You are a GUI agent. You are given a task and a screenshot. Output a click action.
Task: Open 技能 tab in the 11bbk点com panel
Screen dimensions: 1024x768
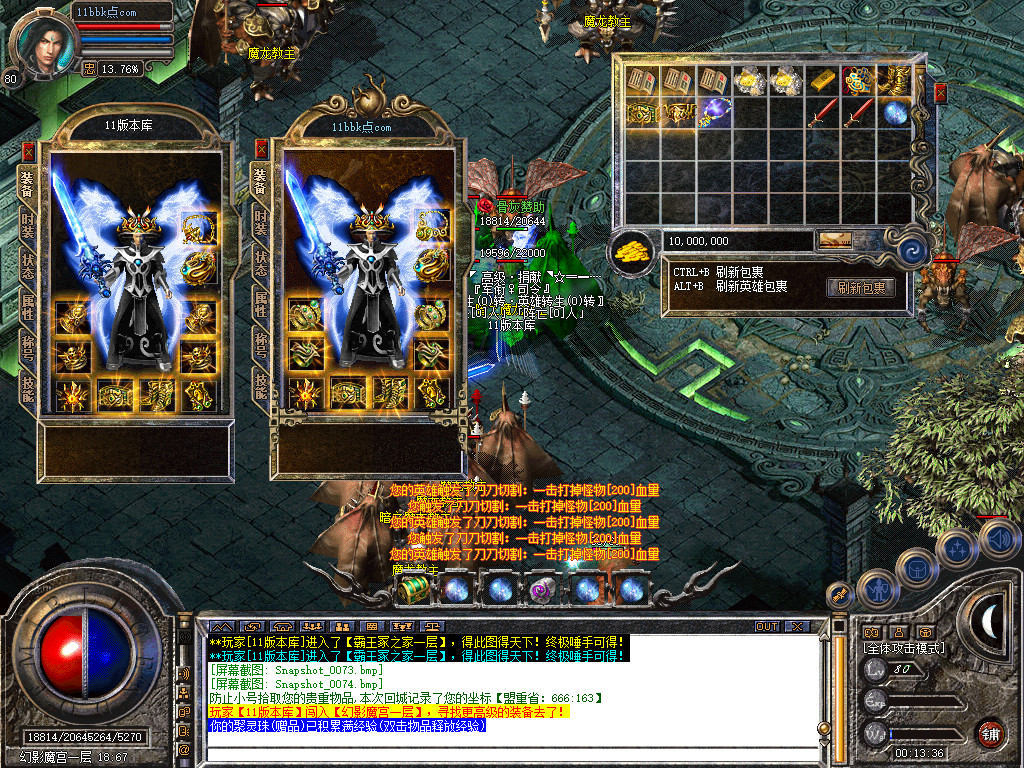261,383
